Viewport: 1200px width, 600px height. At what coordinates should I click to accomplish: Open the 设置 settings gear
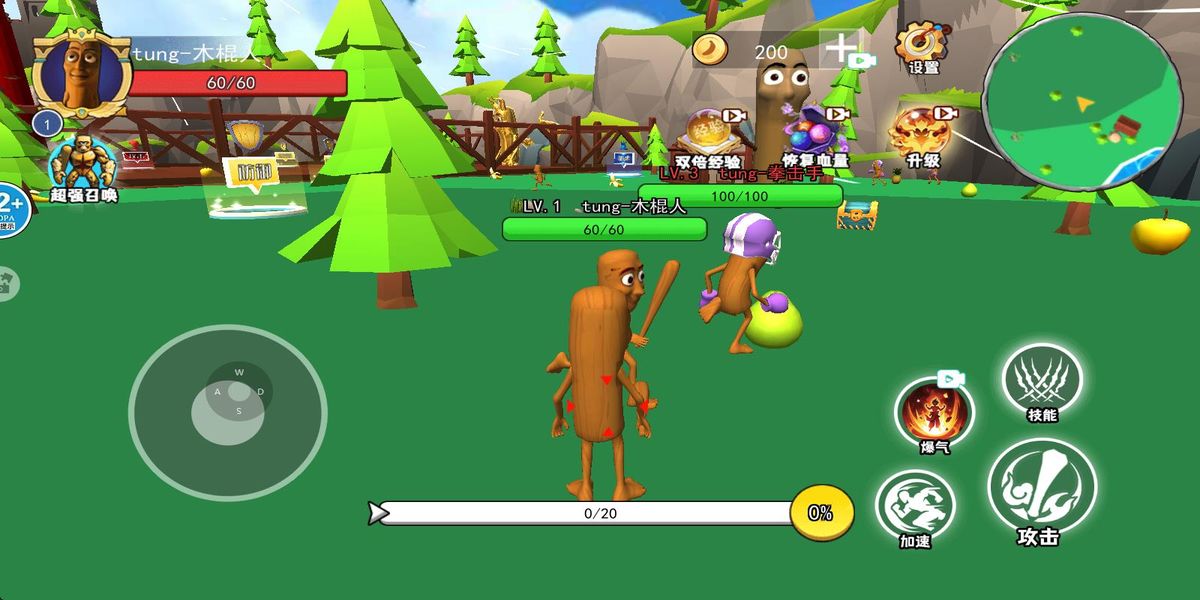[x=921, y=45]
